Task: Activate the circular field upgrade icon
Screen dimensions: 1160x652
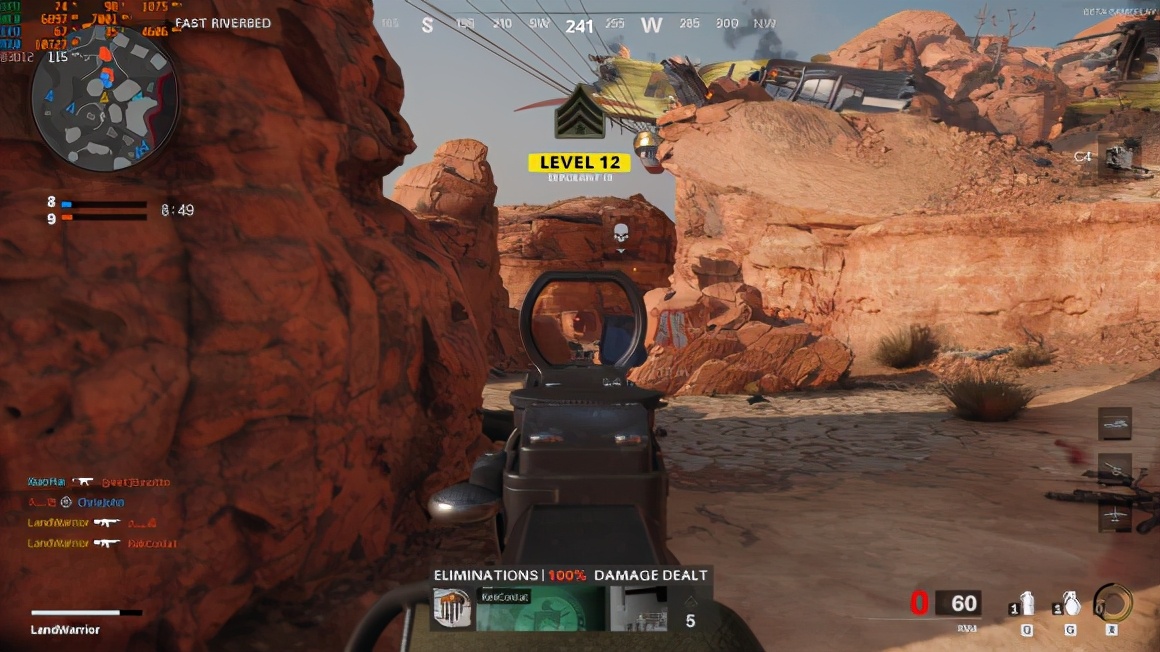Action: pyautogui.click(x=1112, y=603)
